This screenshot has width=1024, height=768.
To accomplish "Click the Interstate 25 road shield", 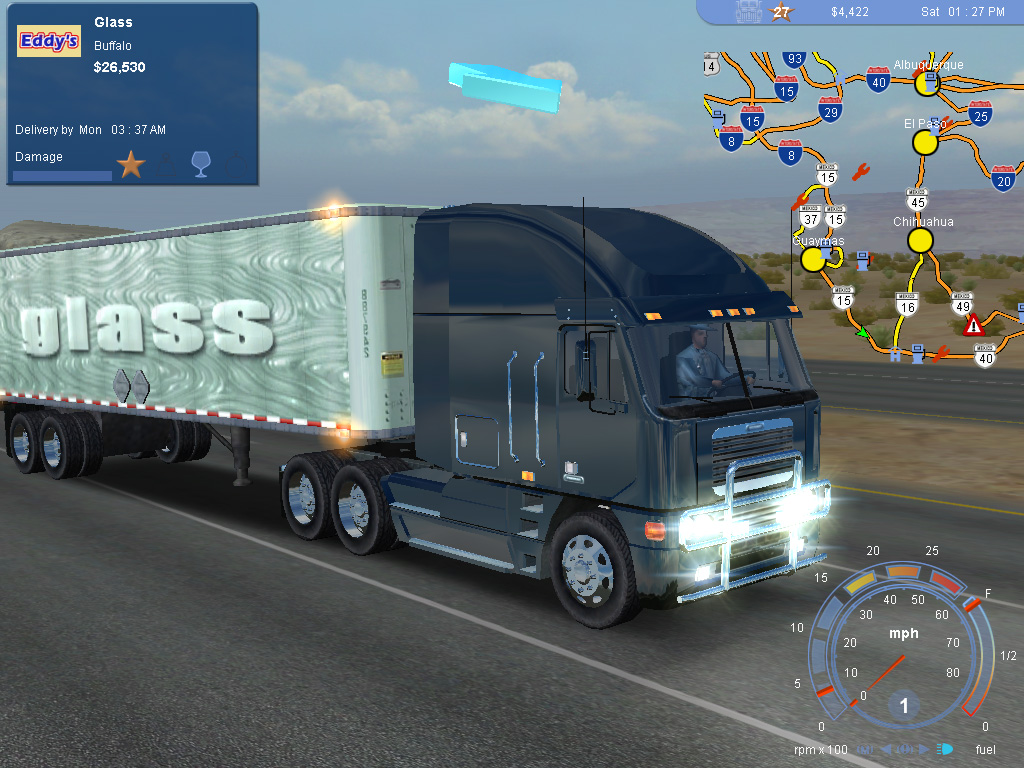I will (x=980, y=112).
